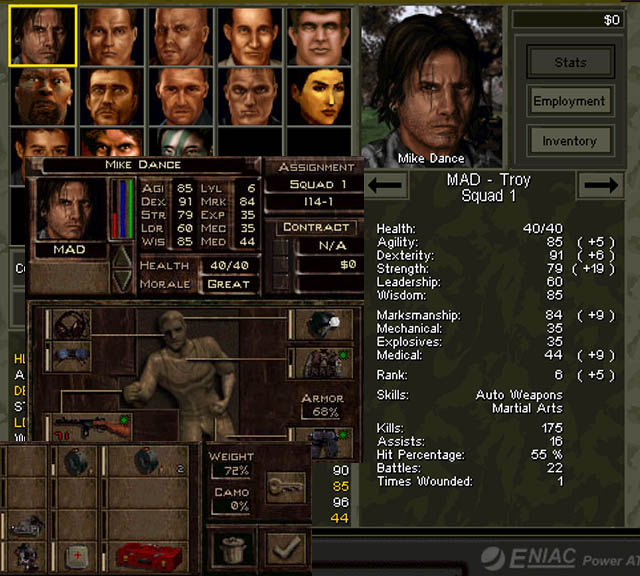
Task: Show the next mercenary with right arrow
Action: tap(601, 184)
